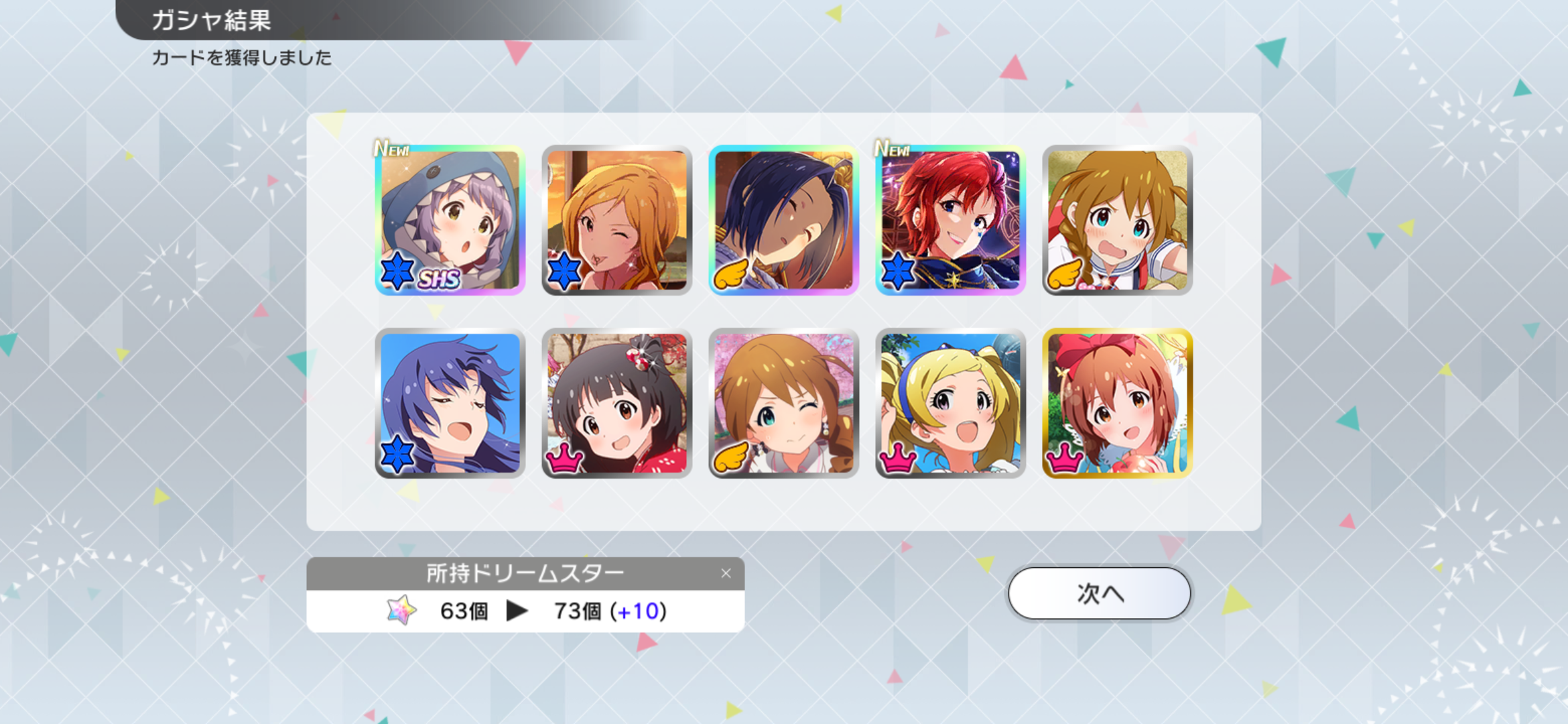
Task: Select the dark navy-haired sleeping idol card
Action: point(783,220)
